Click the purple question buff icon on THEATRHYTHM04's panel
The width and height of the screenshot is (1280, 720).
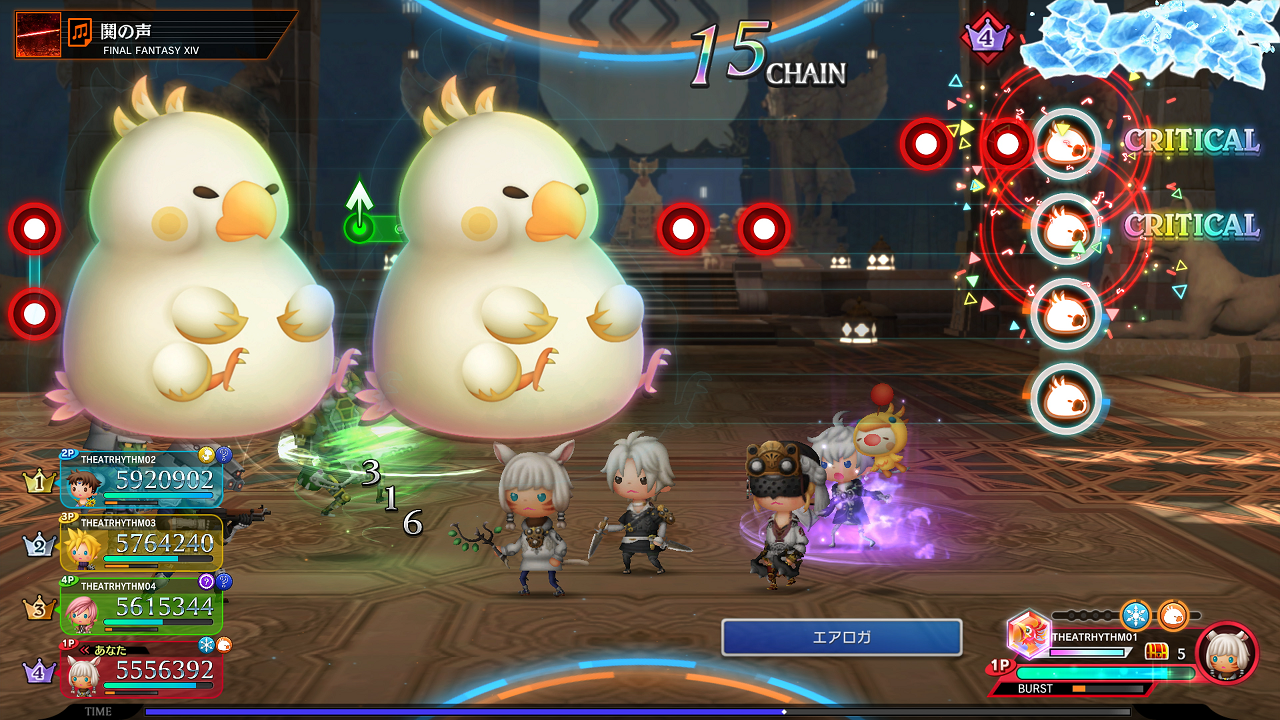pos(207,581)
